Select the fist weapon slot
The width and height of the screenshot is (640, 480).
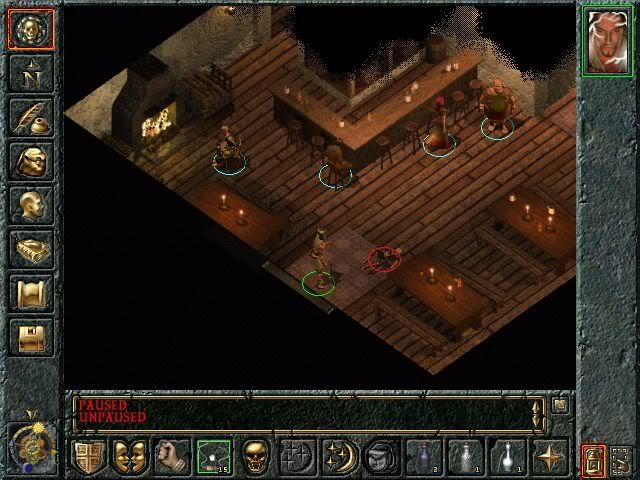(171, 456)
